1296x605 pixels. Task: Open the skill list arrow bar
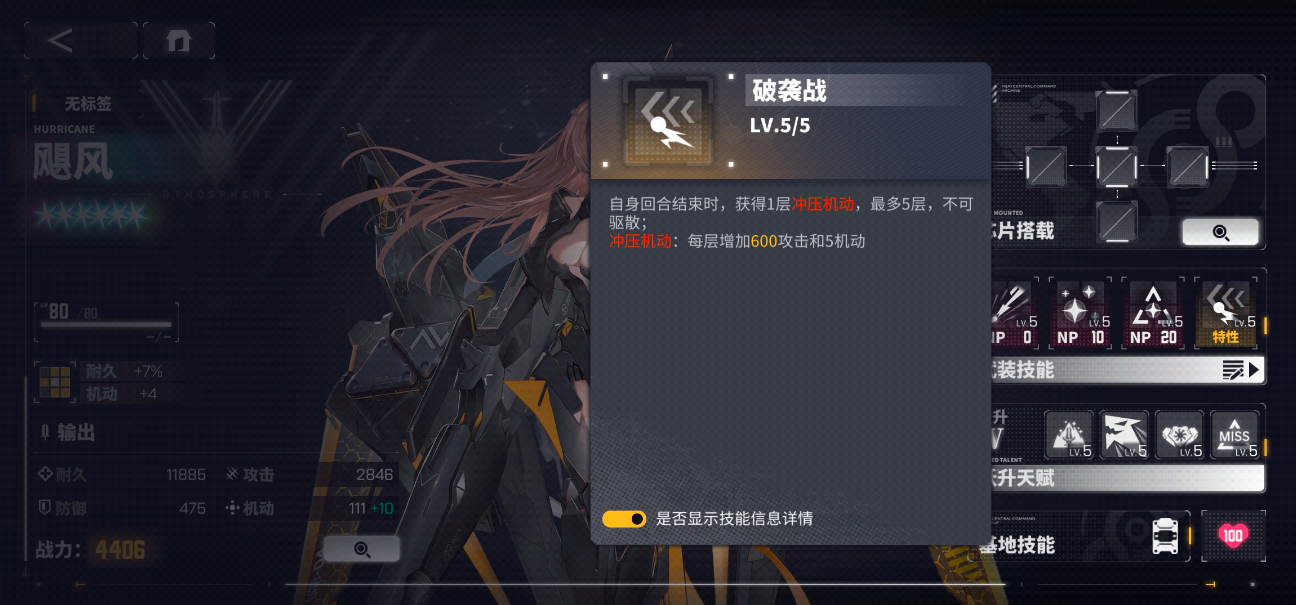pyautogui.click(x=1240, y=370)
